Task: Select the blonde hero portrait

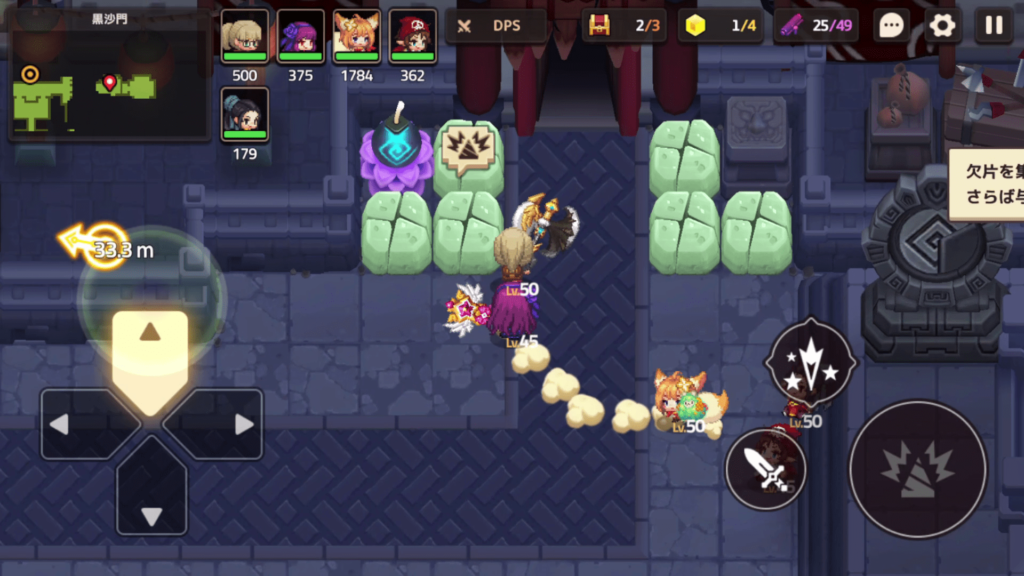Action: click(244, 37)
